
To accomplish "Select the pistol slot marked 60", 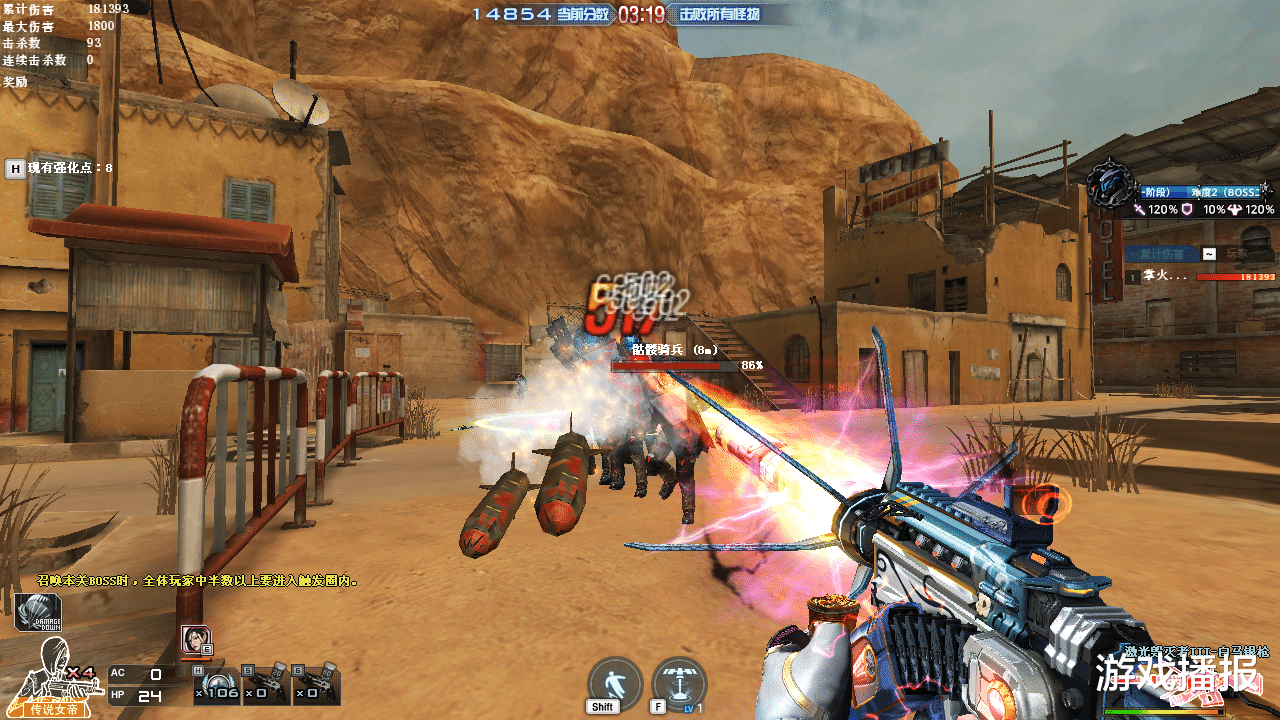I will coord(316,684).
